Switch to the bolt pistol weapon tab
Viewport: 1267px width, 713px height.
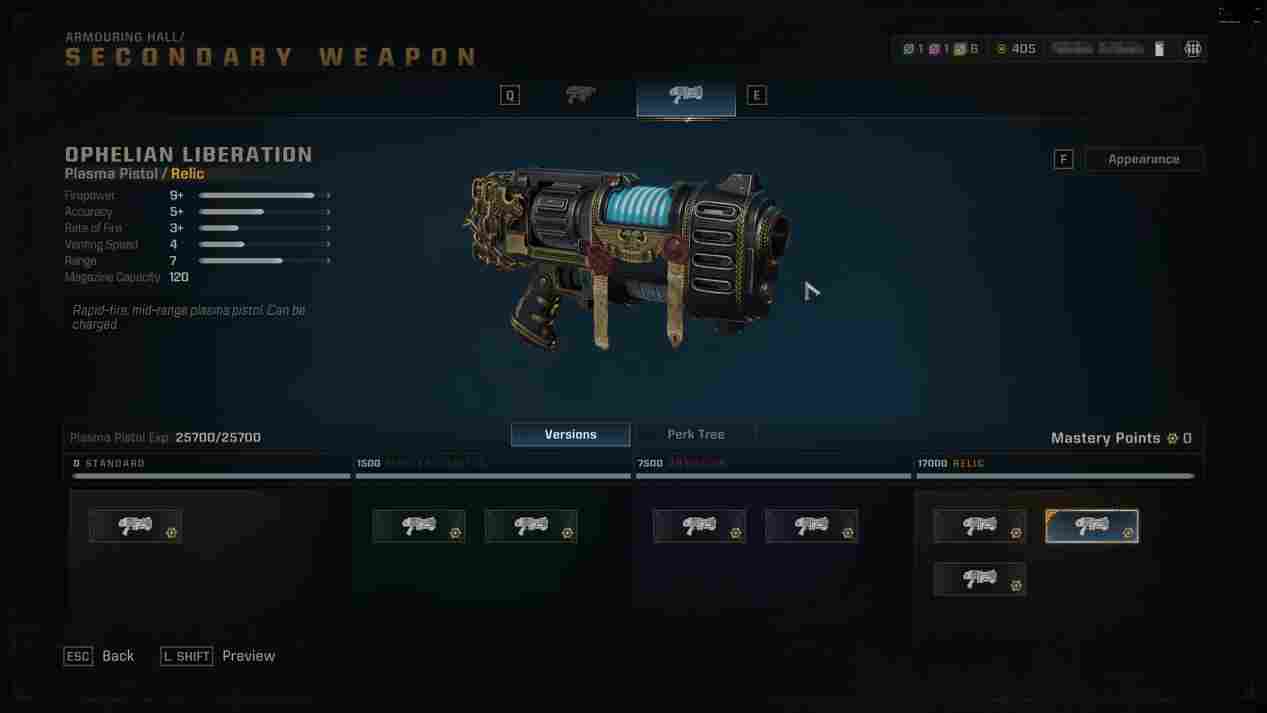(580, 95)
